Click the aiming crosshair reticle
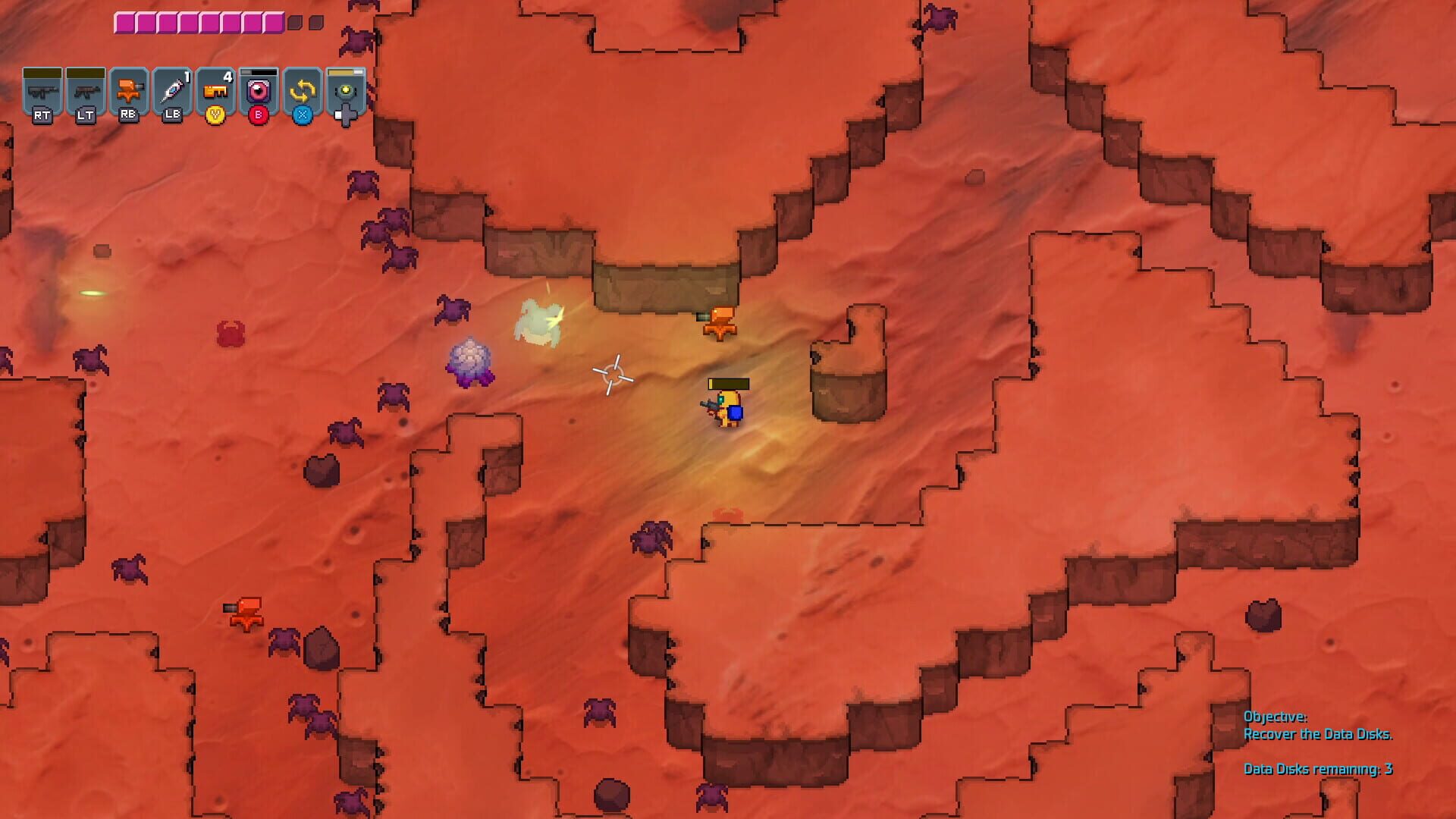The height and width of the screenshot is (819, 1456). click(x=613, y=373)
